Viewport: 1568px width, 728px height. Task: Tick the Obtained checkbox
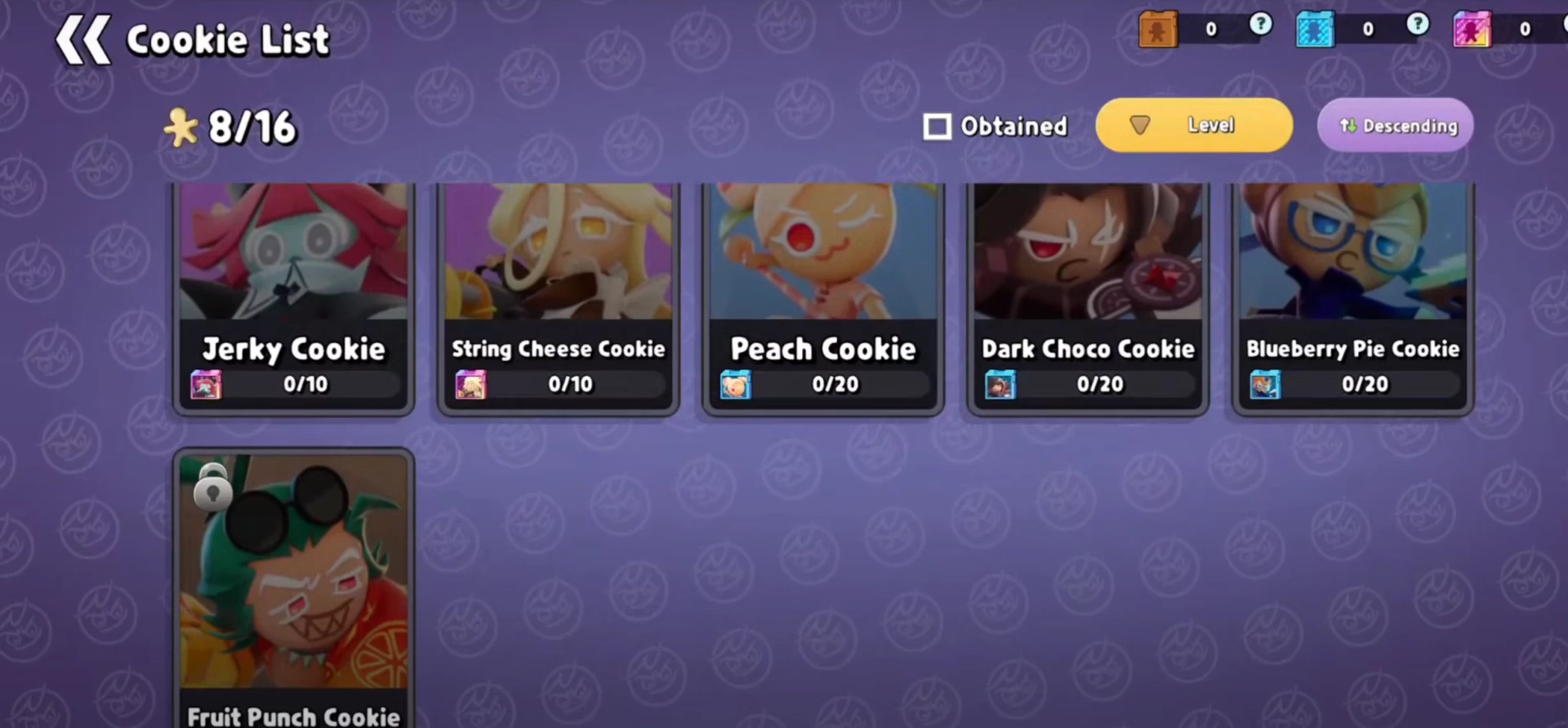[937, 127]
